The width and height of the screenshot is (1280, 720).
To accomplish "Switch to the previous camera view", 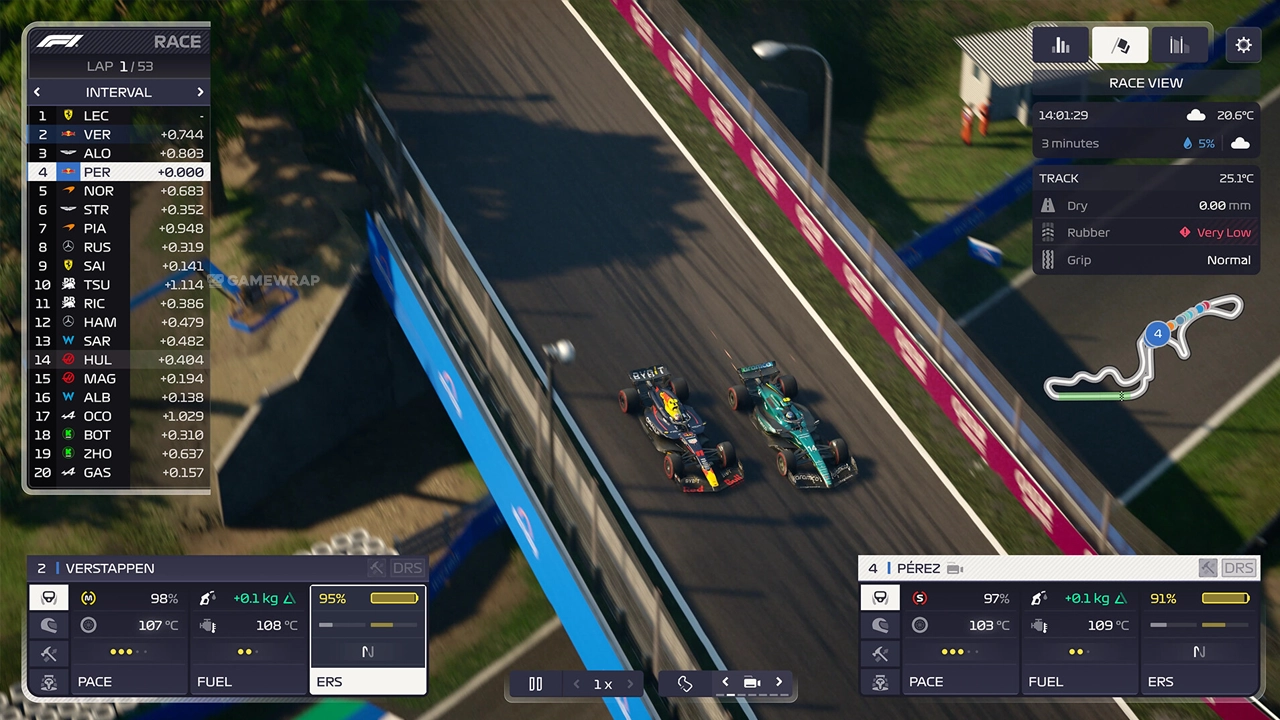I will pyautogui.click(x=726, y=683).
